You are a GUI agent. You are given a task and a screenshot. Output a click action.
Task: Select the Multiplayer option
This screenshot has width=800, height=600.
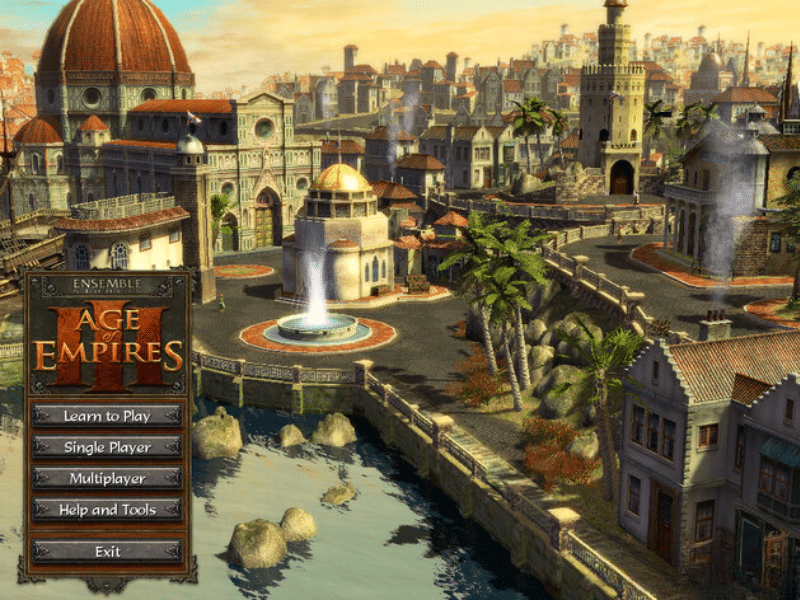[x=107, y=479]
